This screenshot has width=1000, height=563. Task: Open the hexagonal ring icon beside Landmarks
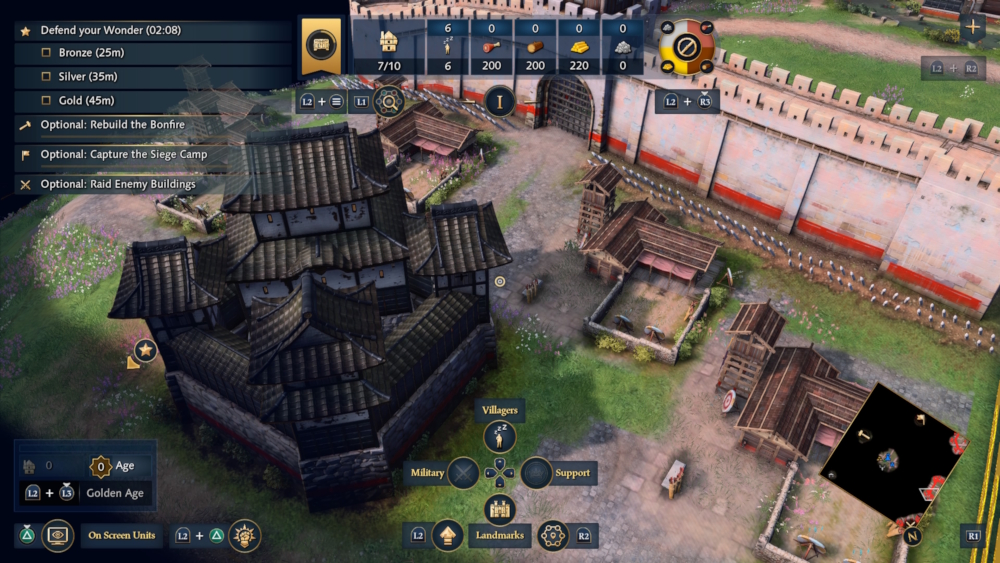(x=553, y=536)
